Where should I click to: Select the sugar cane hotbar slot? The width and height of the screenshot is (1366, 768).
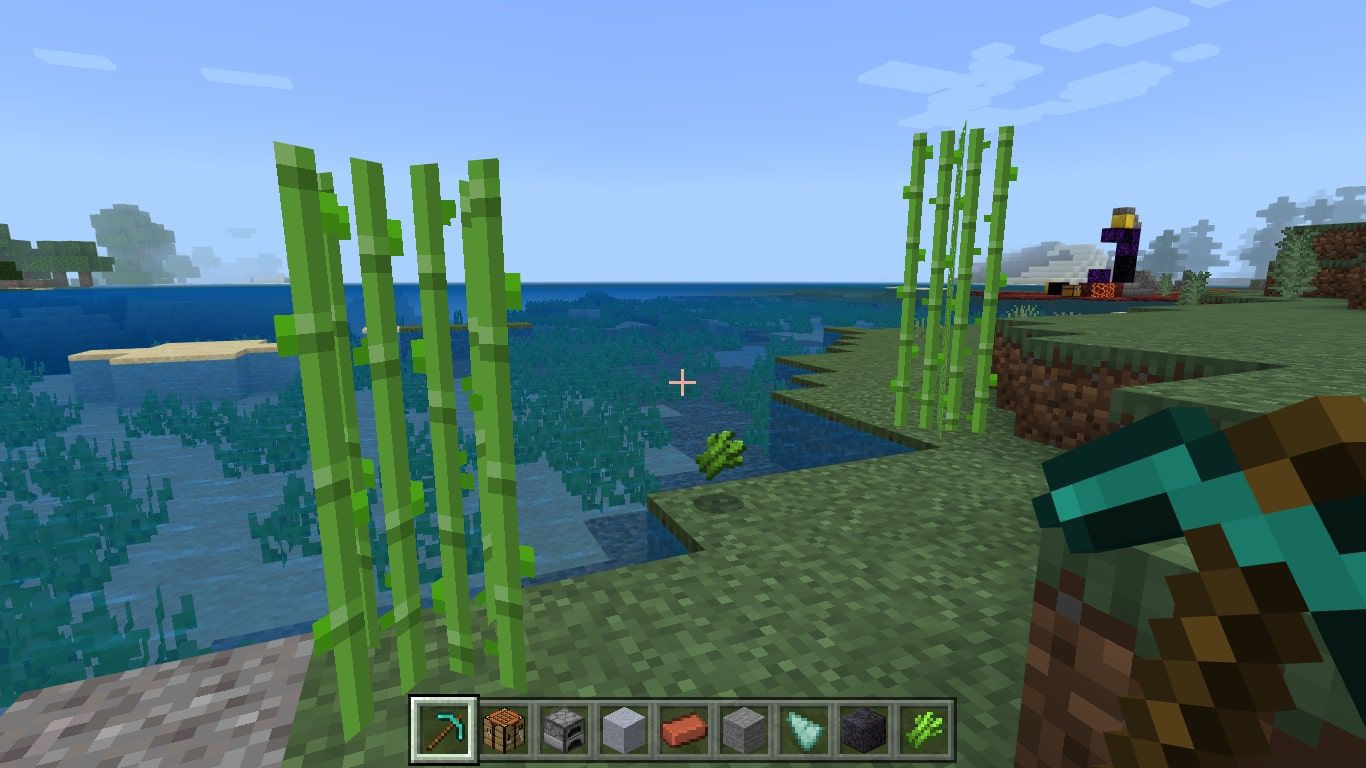point(922,729)
